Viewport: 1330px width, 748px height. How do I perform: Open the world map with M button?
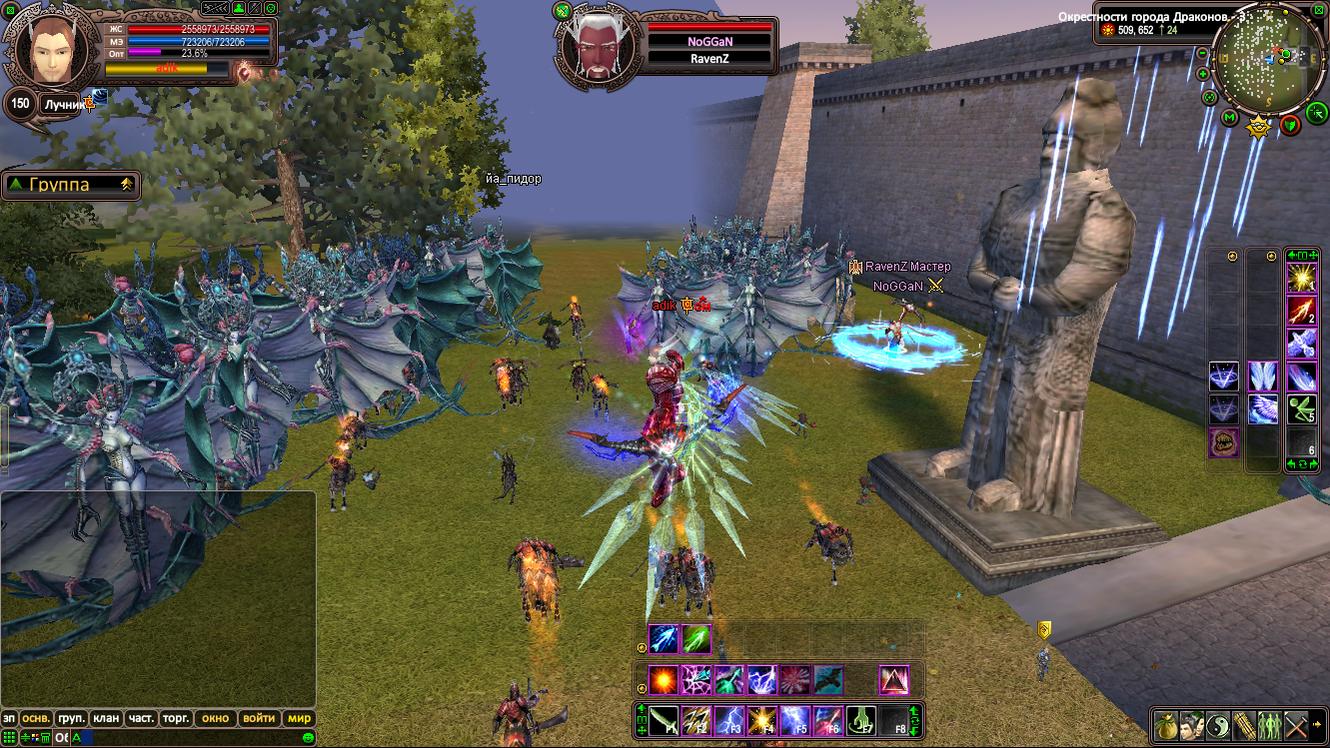[x=1230, y=119]
